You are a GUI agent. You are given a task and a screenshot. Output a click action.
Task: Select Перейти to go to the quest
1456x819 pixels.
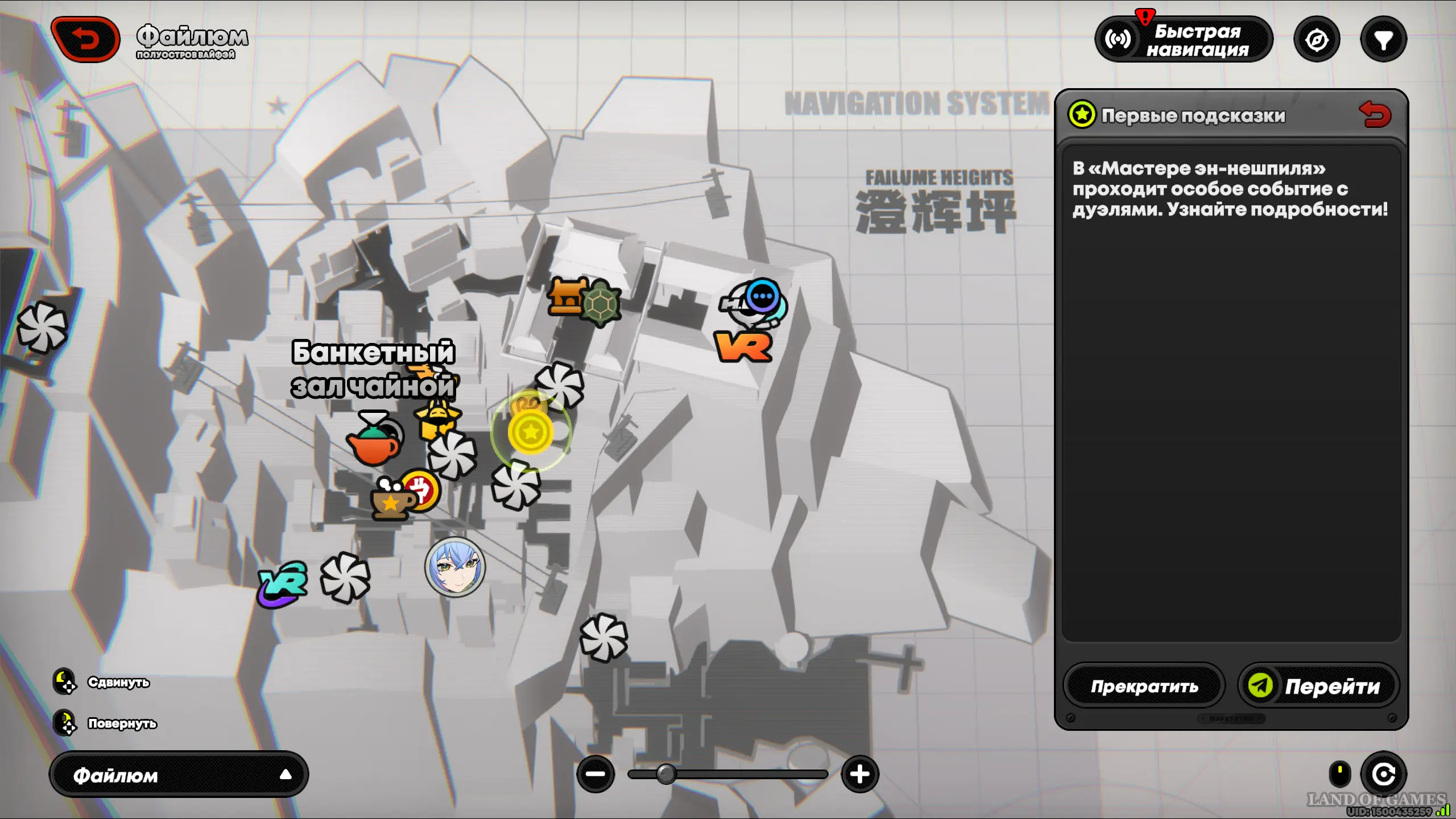click(x=1318, y=686)
